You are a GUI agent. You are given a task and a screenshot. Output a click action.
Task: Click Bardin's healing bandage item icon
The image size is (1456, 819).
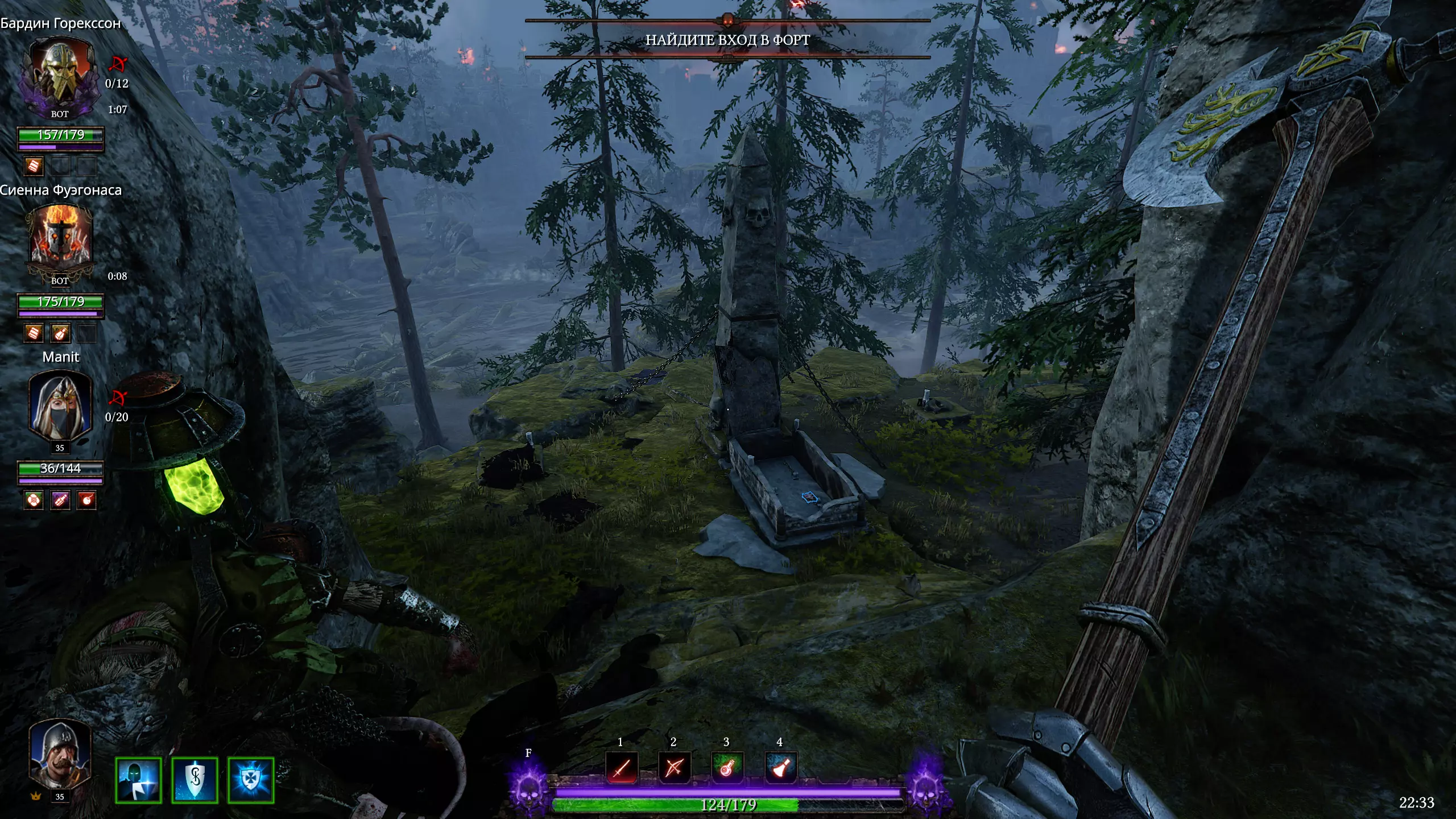[34, 166]
